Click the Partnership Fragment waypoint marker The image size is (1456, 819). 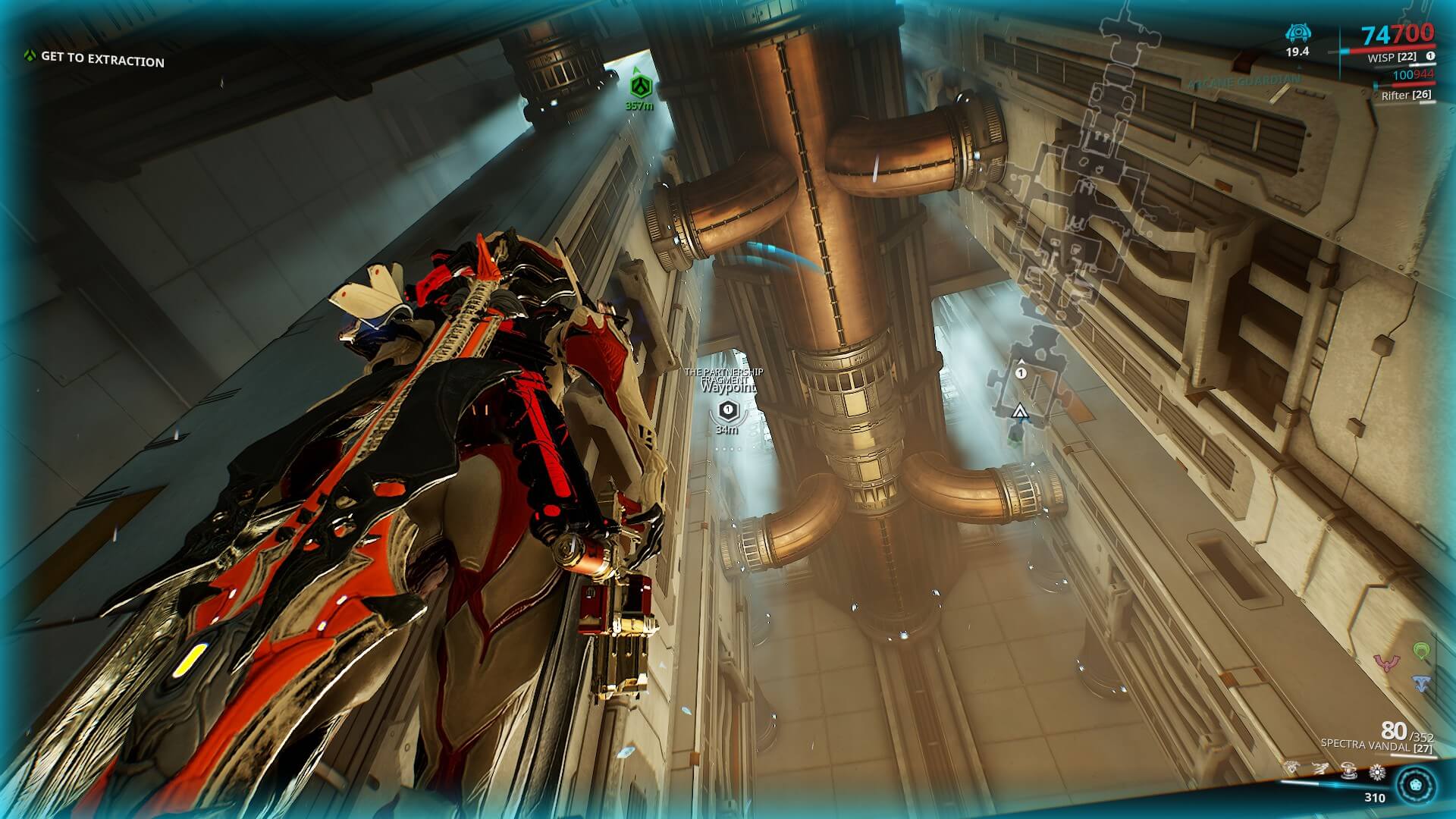click(727, 410)
